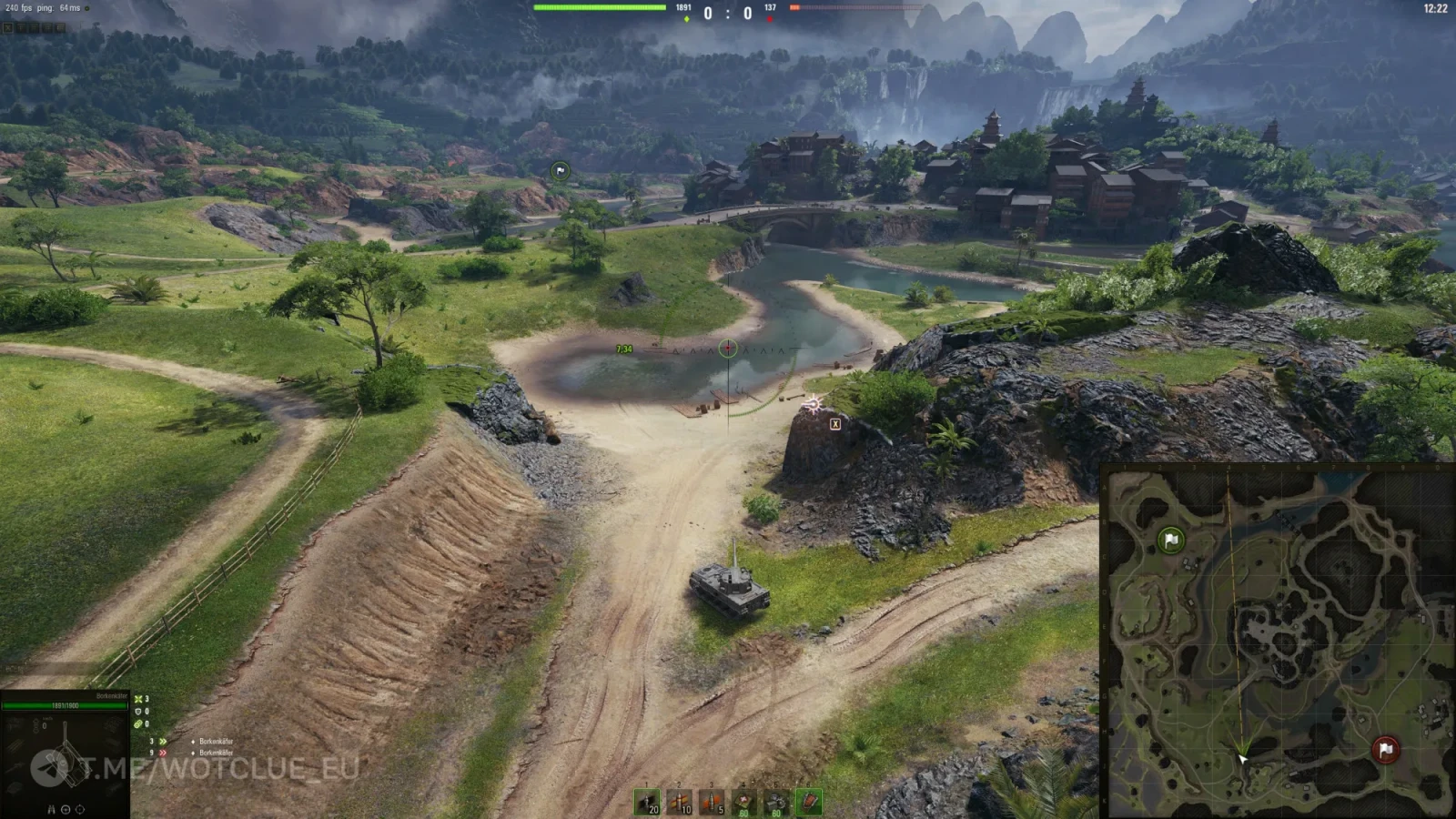Image resolution: width=1456 pixels, height=819 pixels.
Task: Use the first aid kit consumable
Action: tap(743, 802)
